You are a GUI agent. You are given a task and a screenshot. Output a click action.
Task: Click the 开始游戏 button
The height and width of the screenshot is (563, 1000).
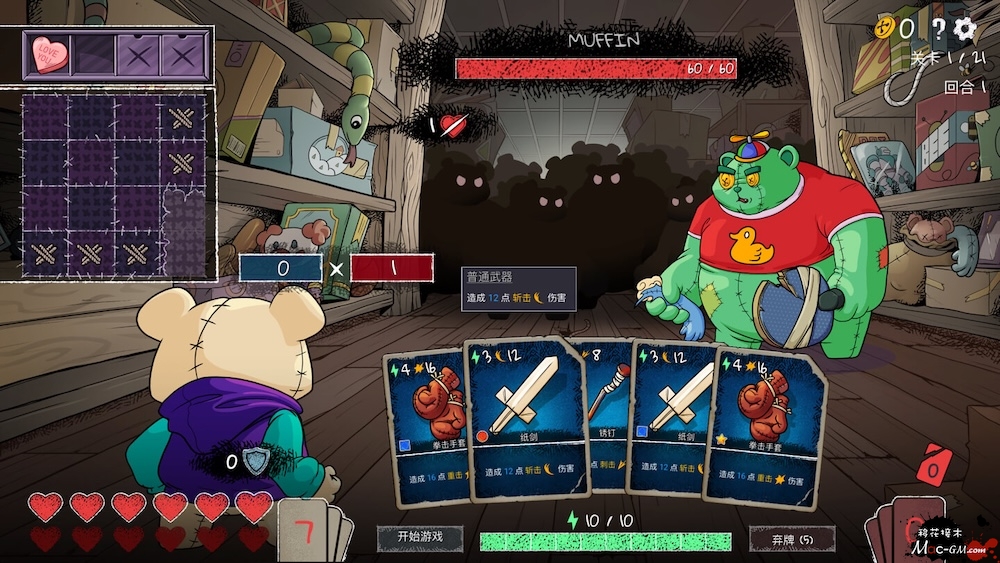pyautogui.click(x=420, y=537)
